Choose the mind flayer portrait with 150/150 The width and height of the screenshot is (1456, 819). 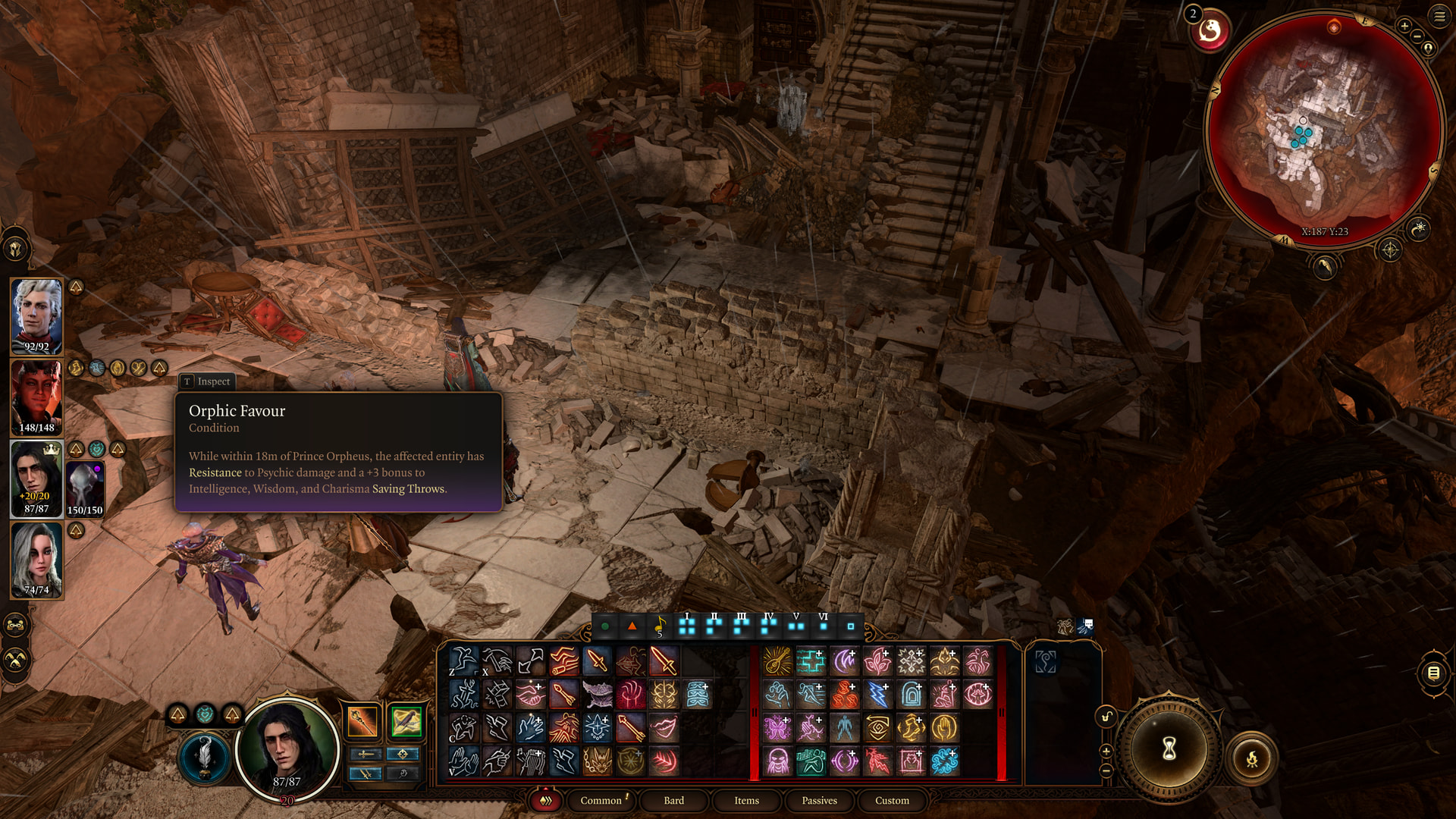click(85, 488)
